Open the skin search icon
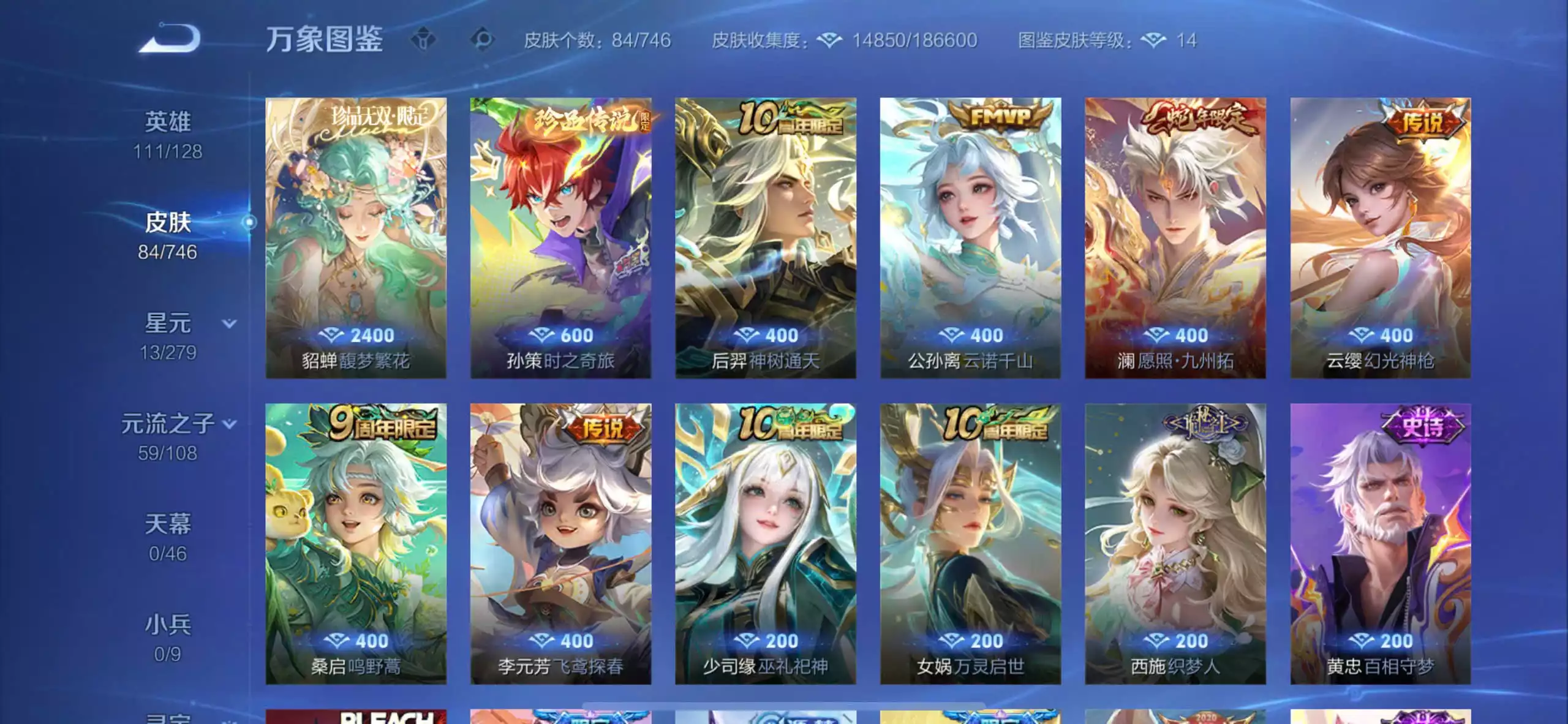This screenshot has width=1568, height=724. tap(484, 39)
